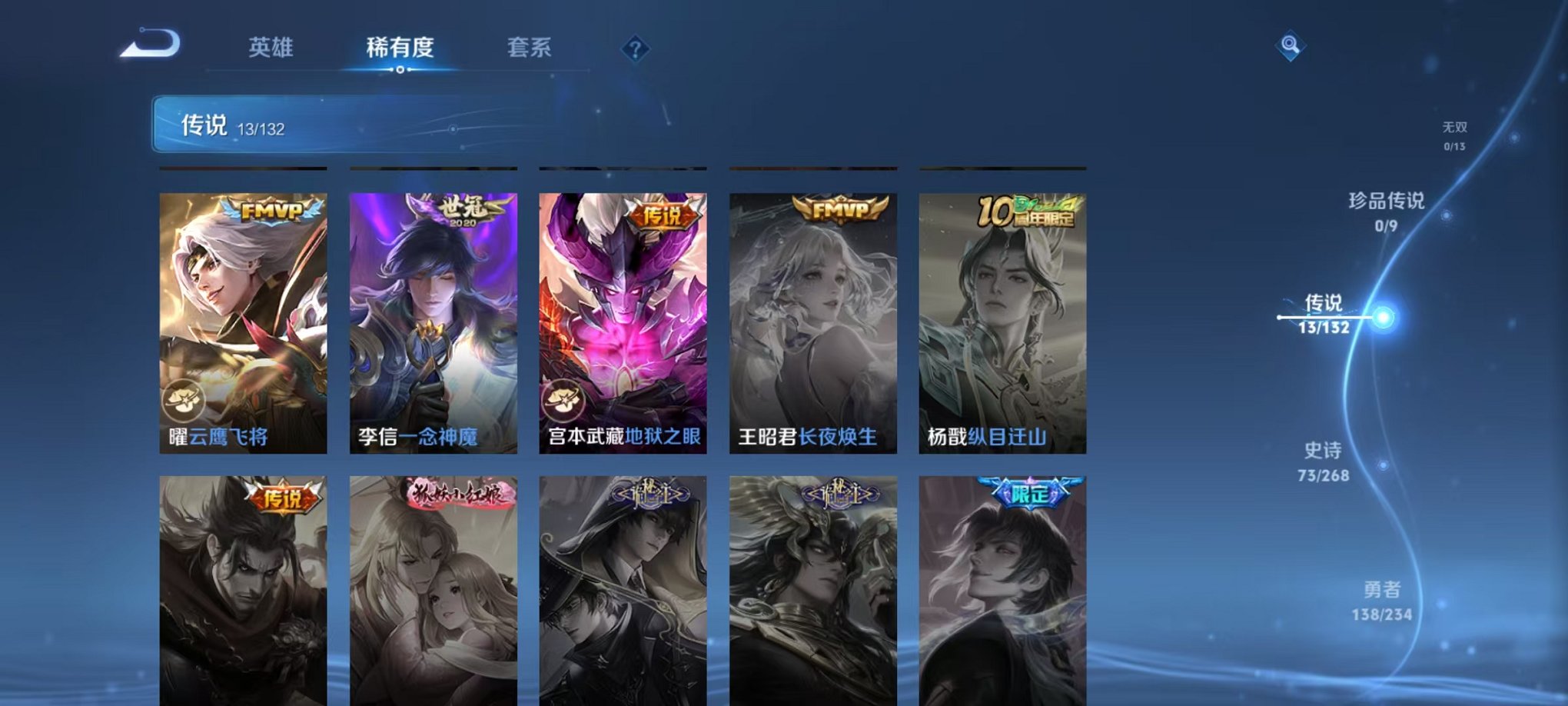Open the 宫本武藏地狱之眼 skin card
Screen dimensions: 1568x706
(x=623, y=323)
